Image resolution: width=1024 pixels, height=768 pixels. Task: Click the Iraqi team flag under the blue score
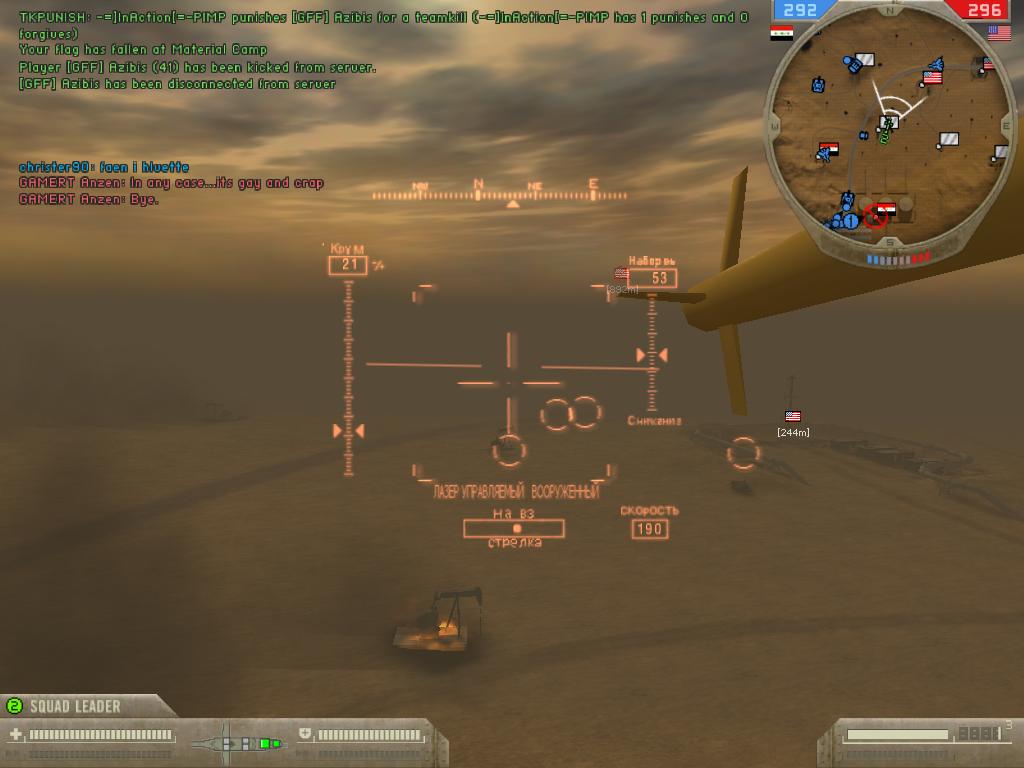pos(781,33)
